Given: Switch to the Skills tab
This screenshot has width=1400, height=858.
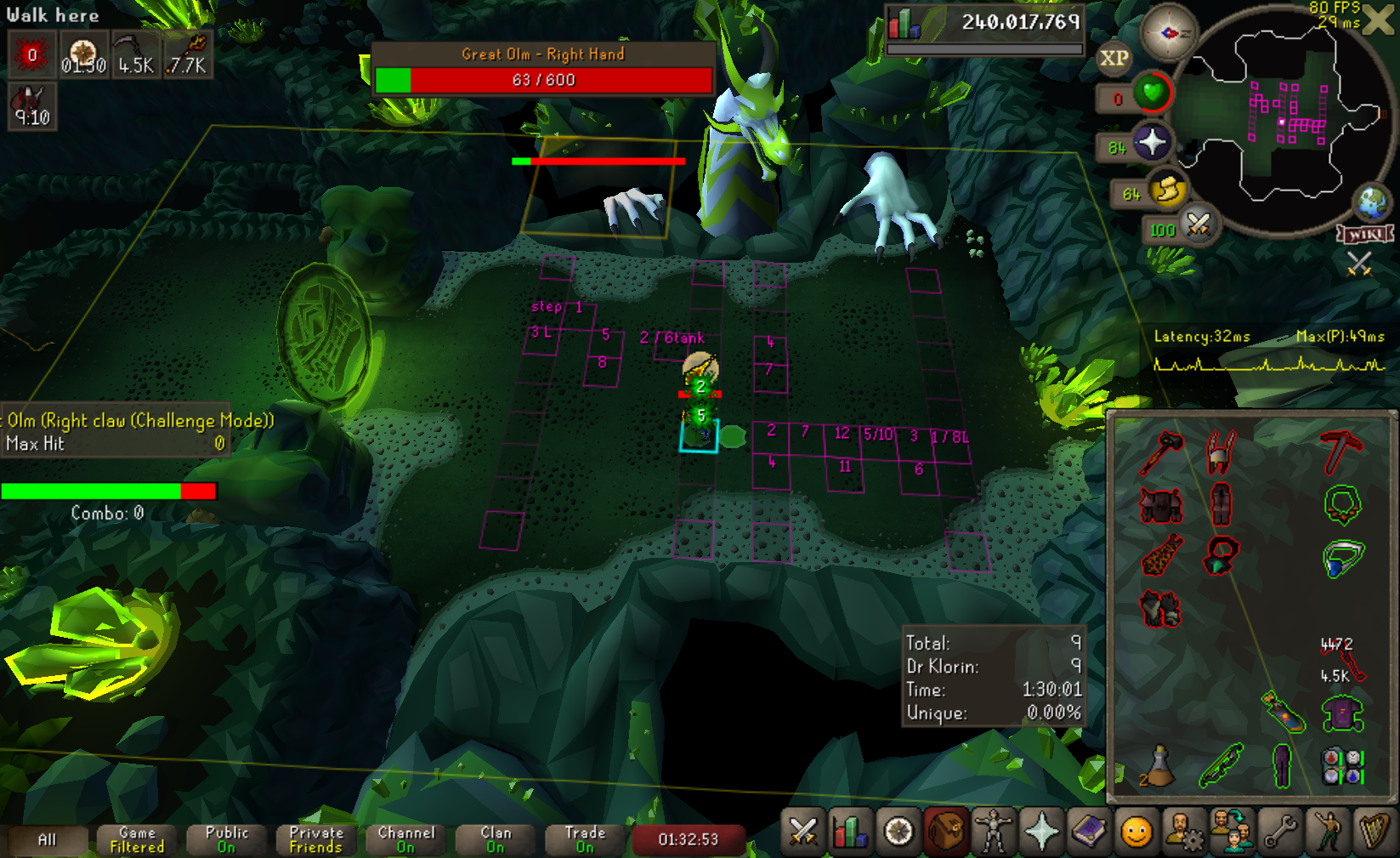Looking at the screenshot, I should pyautogui.click(x=850, y=832).
